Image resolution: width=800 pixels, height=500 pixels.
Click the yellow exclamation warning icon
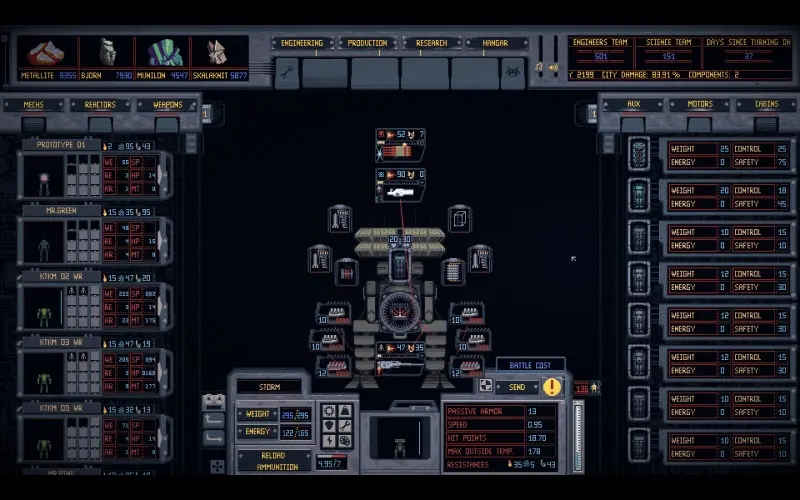552,387
